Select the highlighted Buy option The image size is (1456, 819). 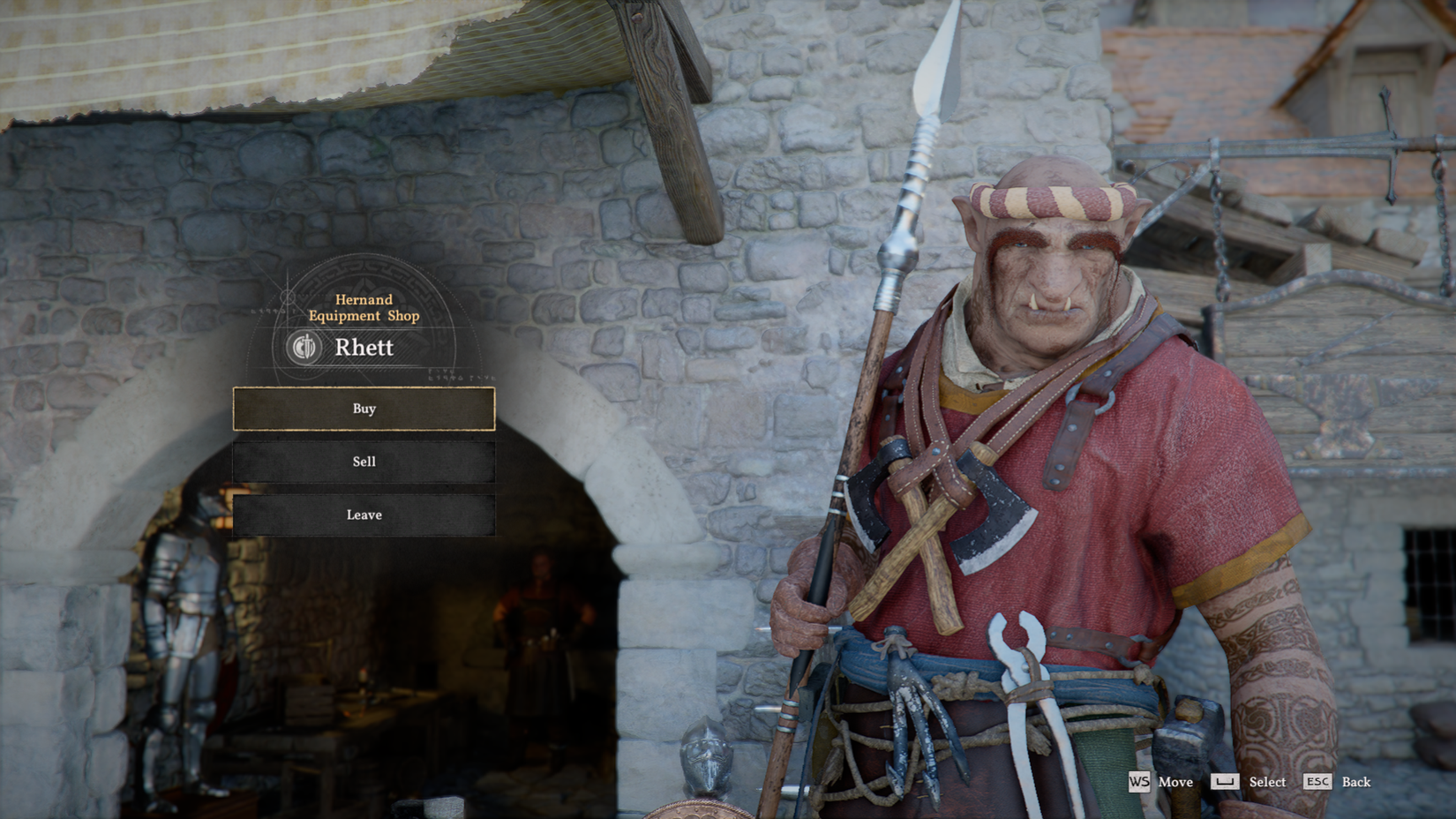[x=363, y=409]
